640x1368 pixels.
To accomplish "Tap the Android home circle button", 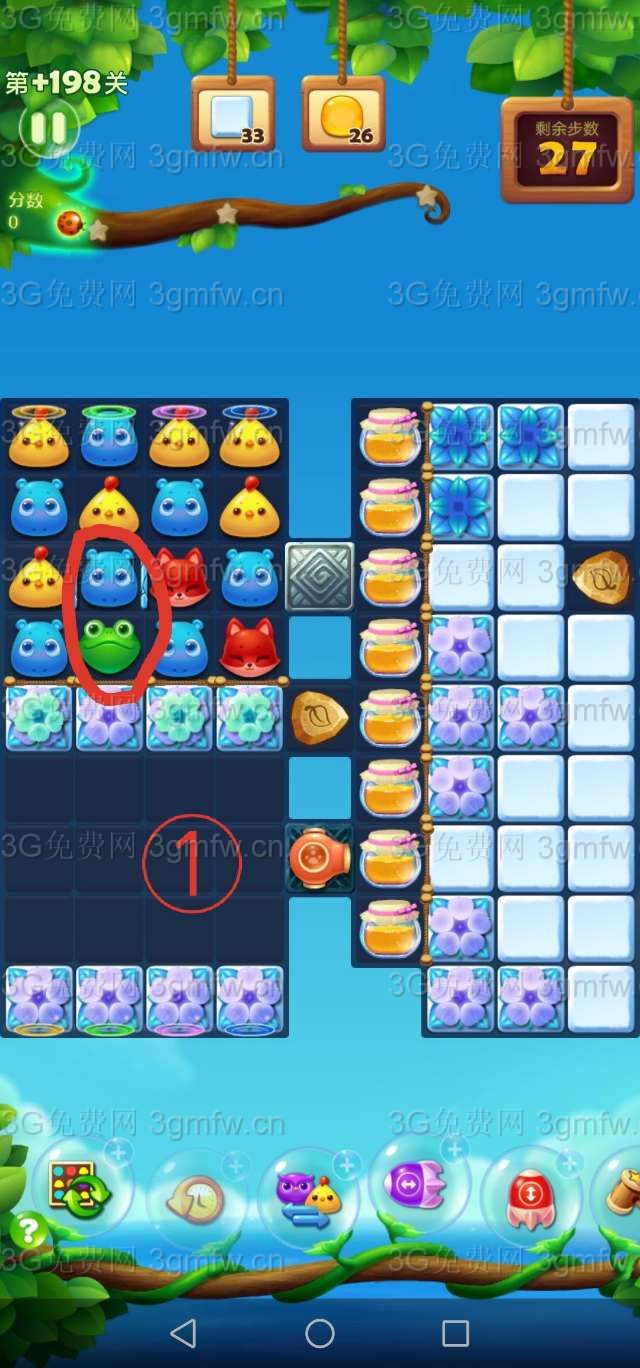I will coord(320,1332).
